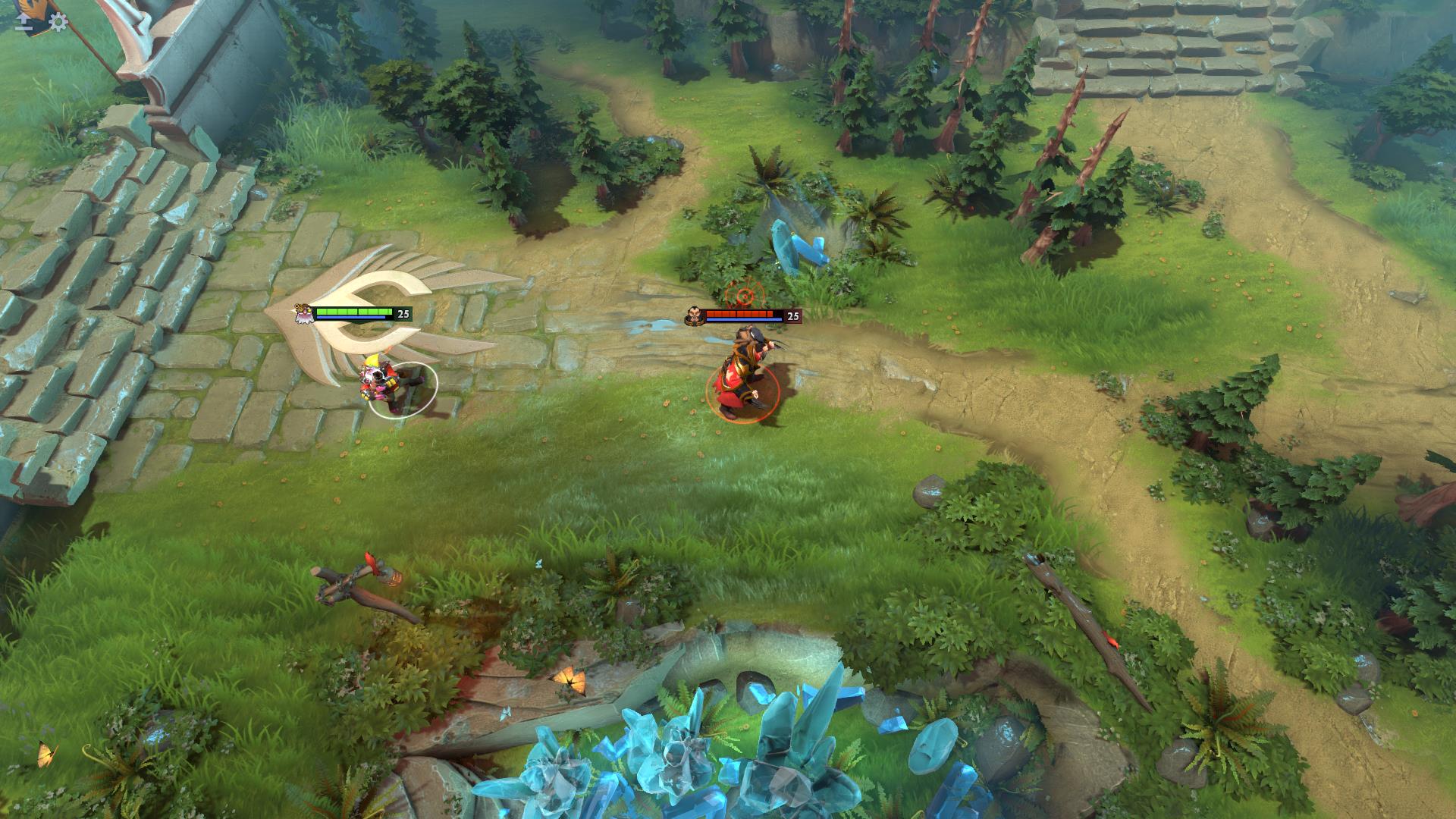Click the upward arrow icon beside the gear
Viewport: 1456px width, 819px height.
pyautogui.click(x=24, y=22)
